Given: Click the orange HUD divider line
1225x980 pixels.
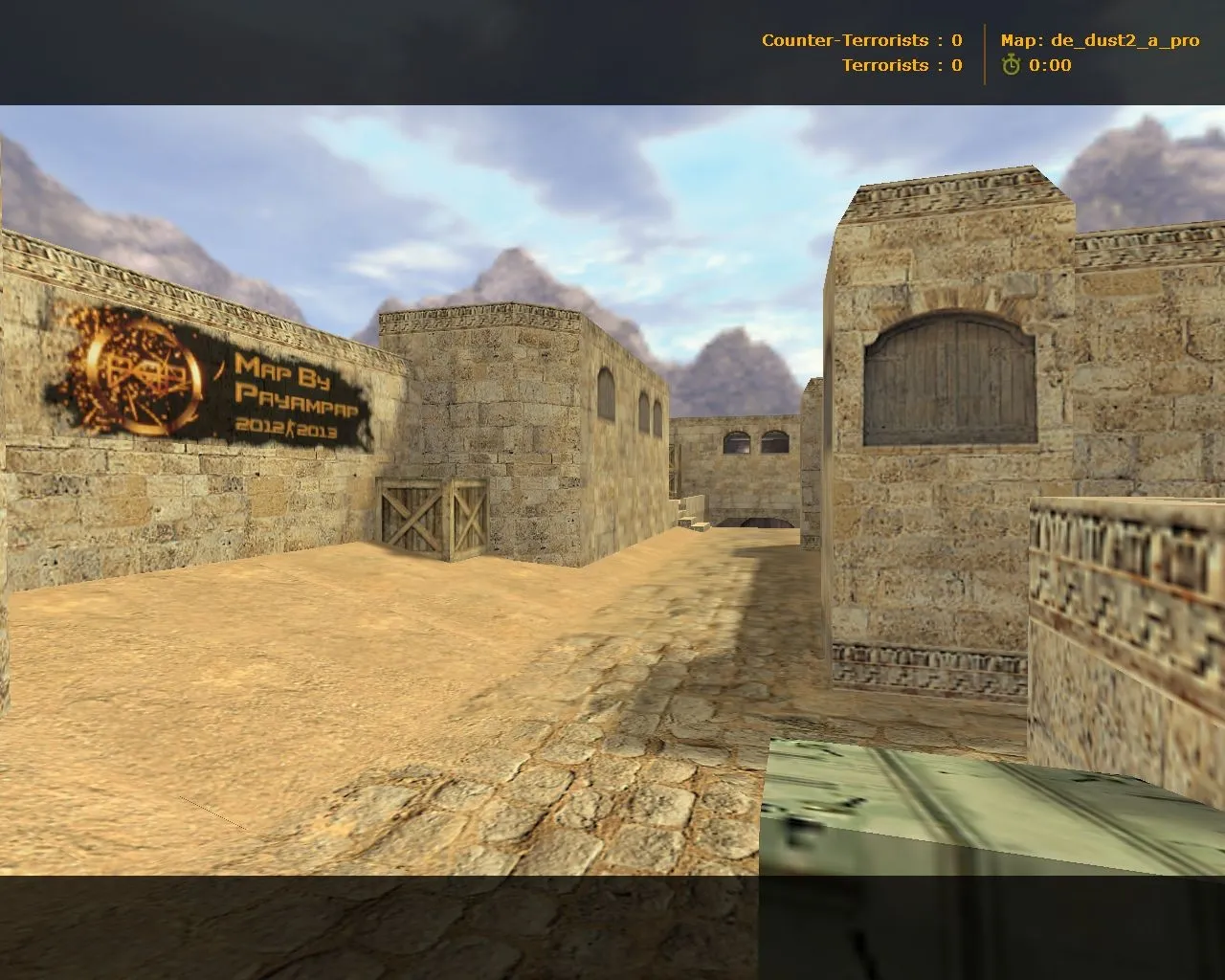Looking at the screenshot, I should pos(984,53).
